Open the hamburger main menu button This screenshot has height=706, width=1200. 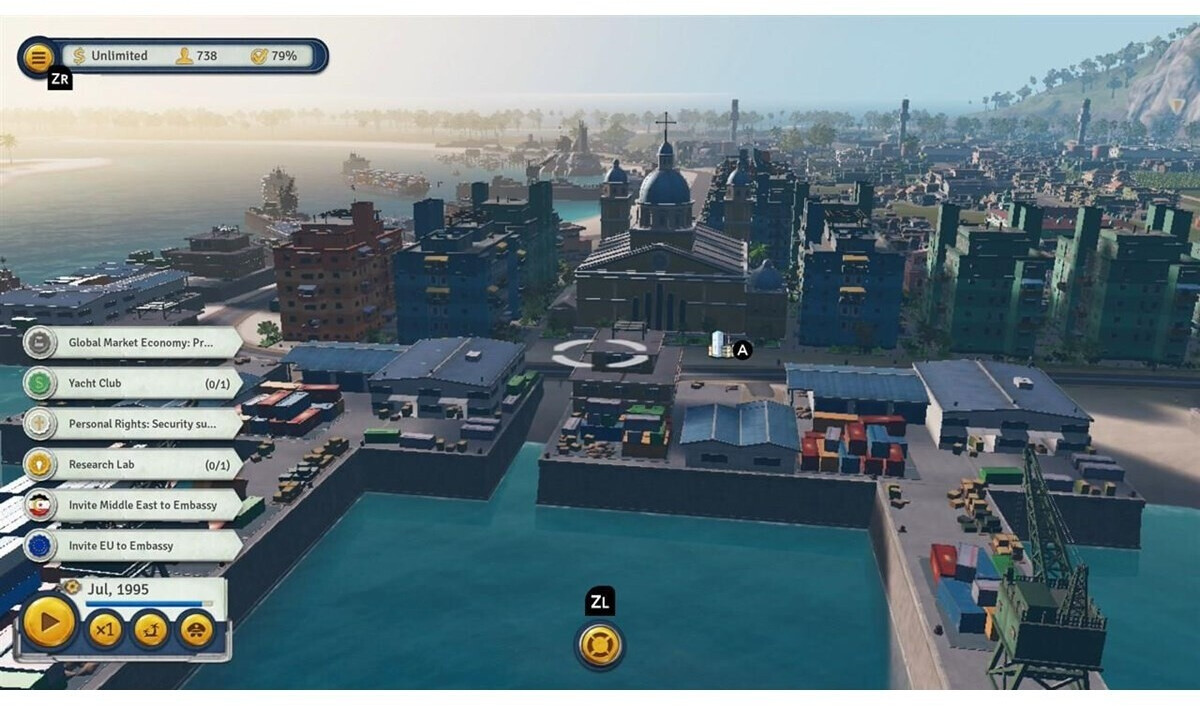tap(38, 56)
